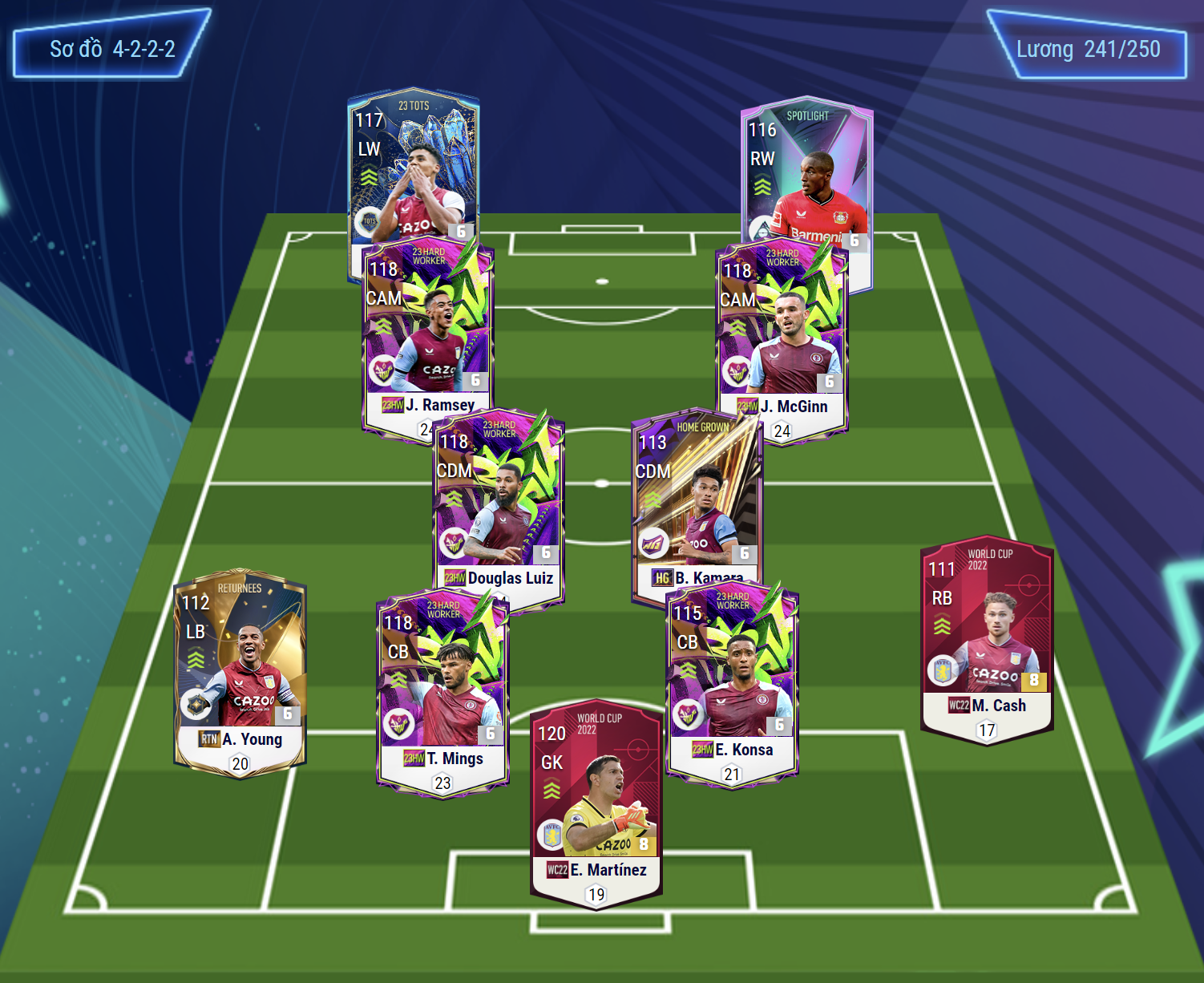Select goalkeeper E. Martínez's card
The width and height of the screenshot is (1204, 983).
coord(596,802)
